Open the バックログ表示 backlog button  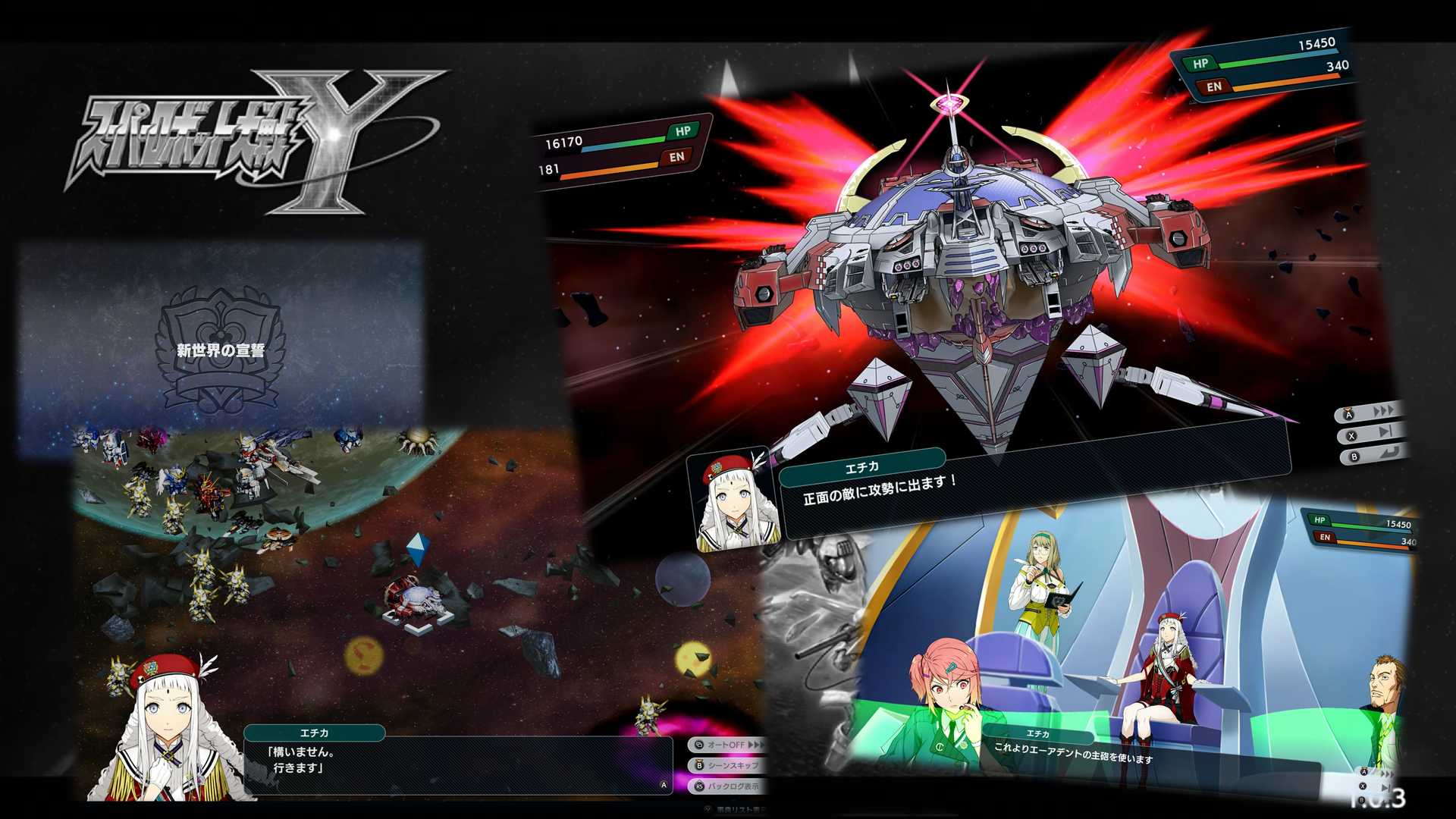(726, 786)
